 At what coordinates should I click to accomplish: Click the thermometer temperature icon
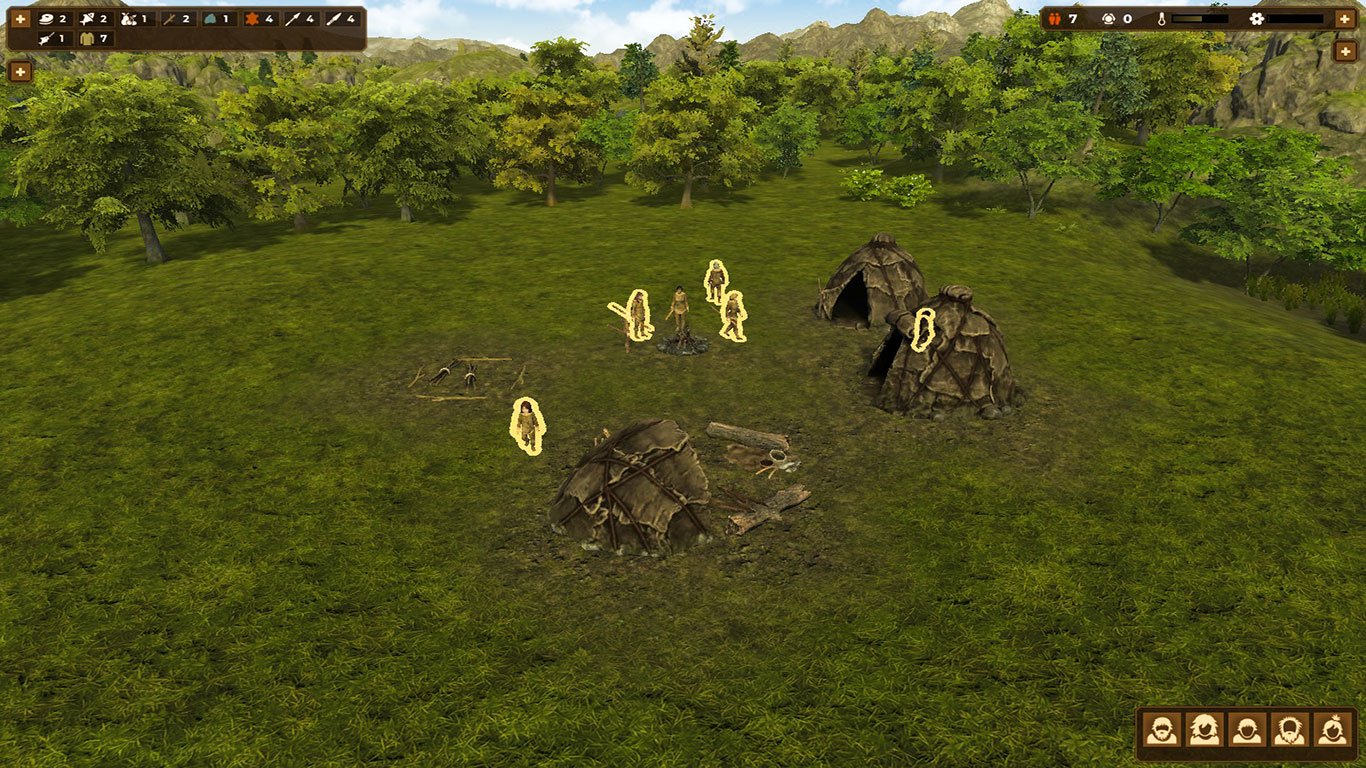1162,18
